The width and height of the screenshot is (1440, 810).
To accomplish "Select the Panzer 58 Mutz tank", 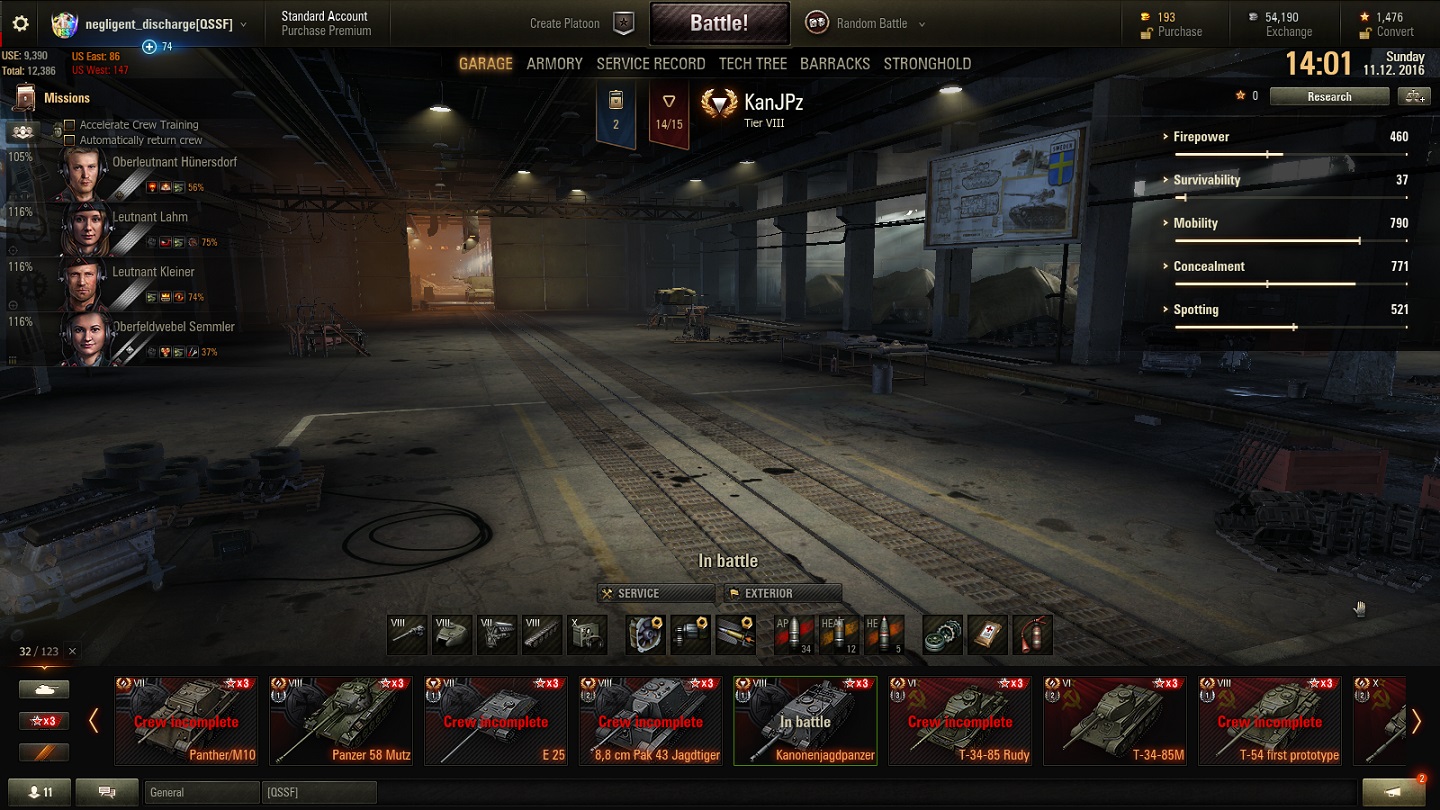I will point(340,720).
